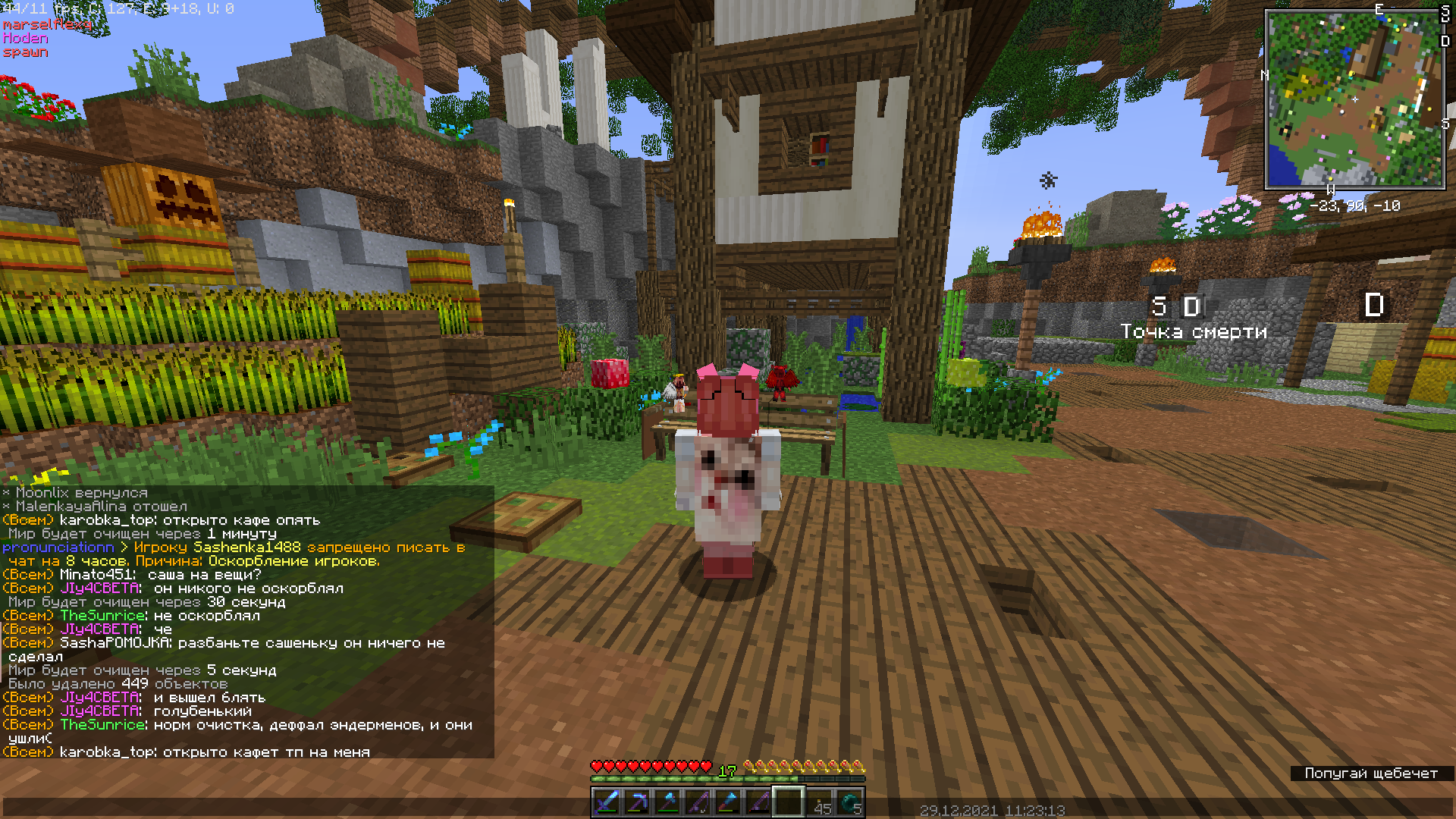Select the torch stack of 45
This screenshot has height=819, width=1456.
(821, 802)
